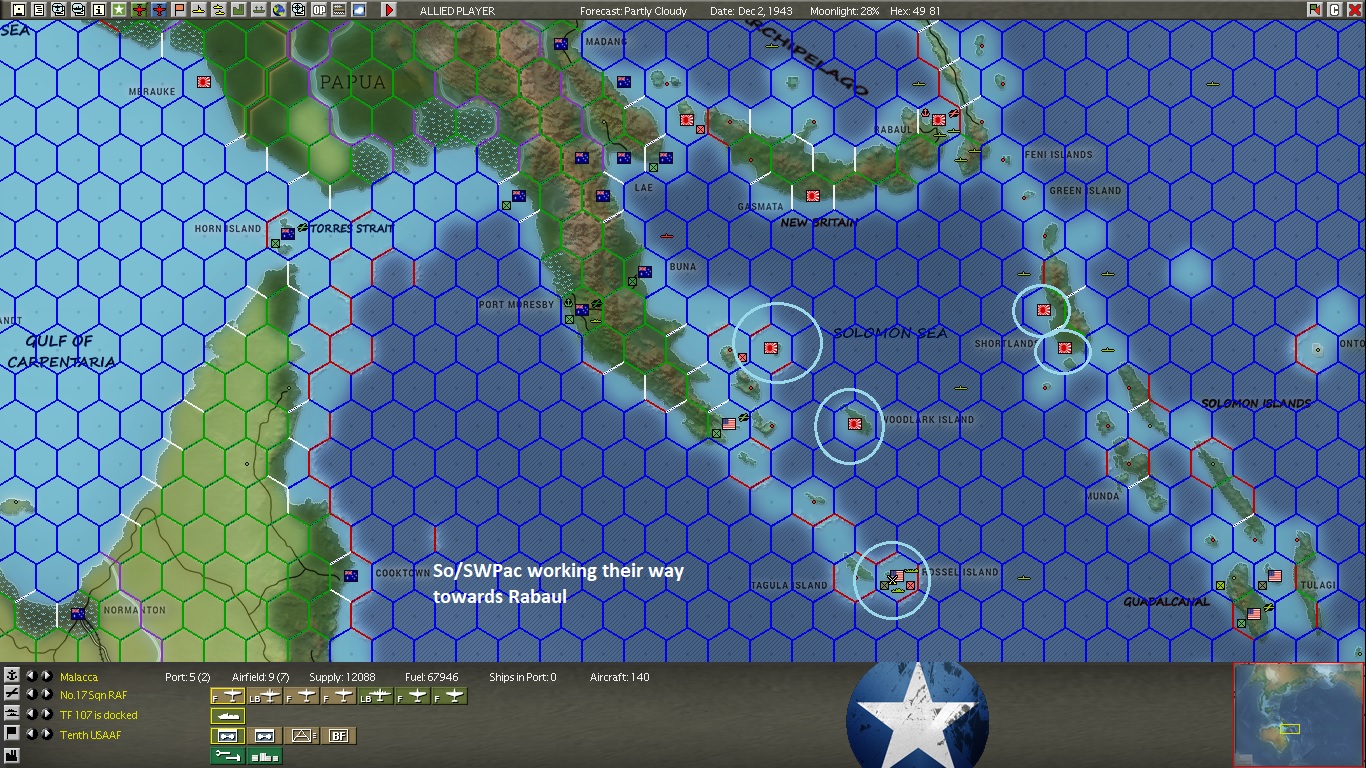Viewport: 1366px width, 768px height.
Task: Click the ship icon beside TF 107
Action: (11, 713)
